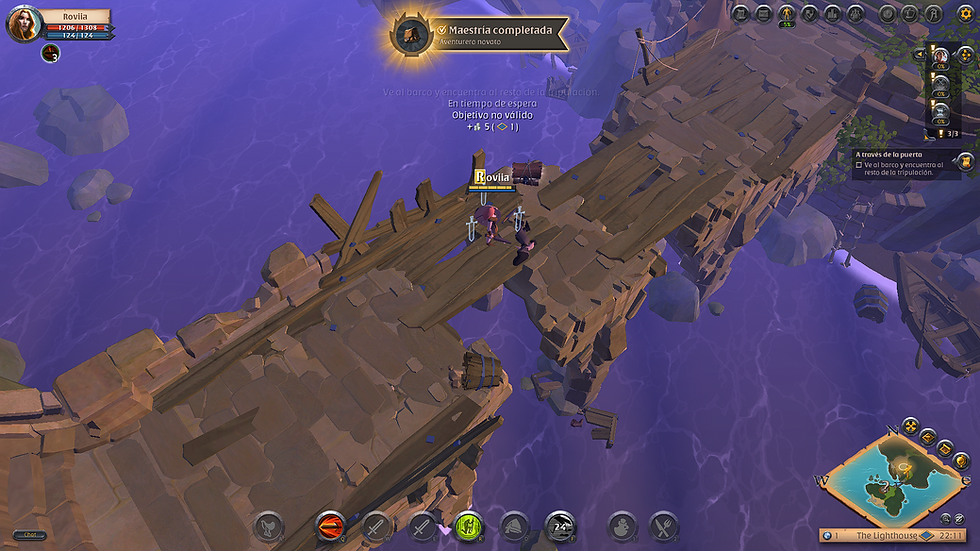
Task: Trigger the mount horse button
Action: (268, 525)
